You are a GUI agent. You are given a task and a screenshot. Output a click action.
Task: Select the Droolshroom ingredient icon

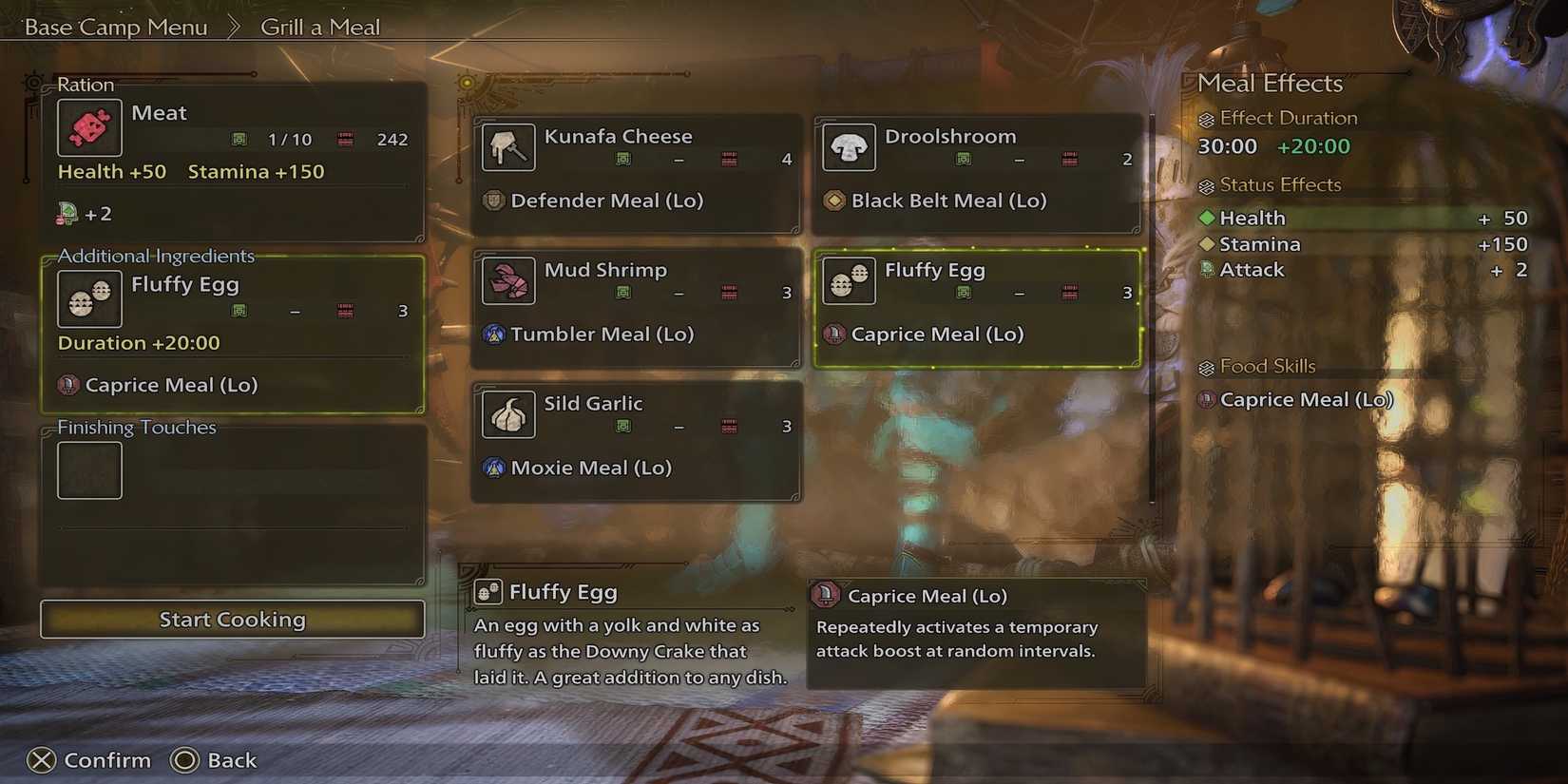849,147
